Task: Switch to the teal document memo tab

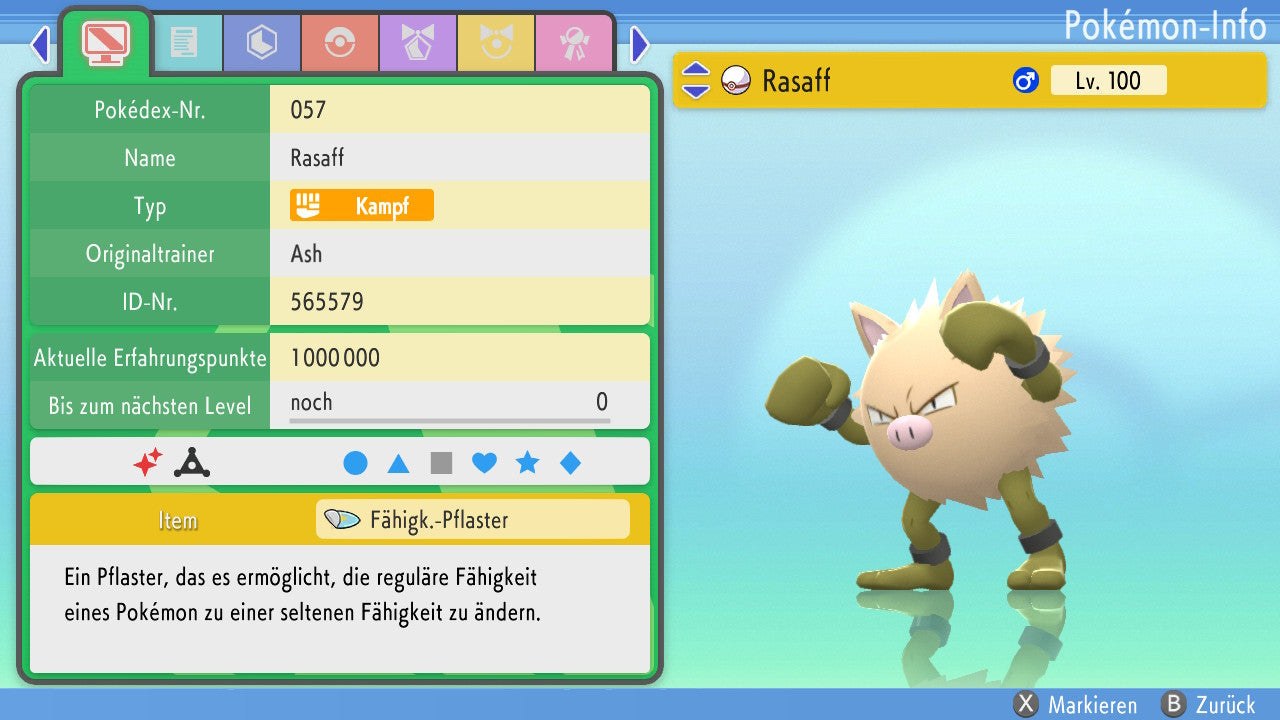Action: pos(184,42)
